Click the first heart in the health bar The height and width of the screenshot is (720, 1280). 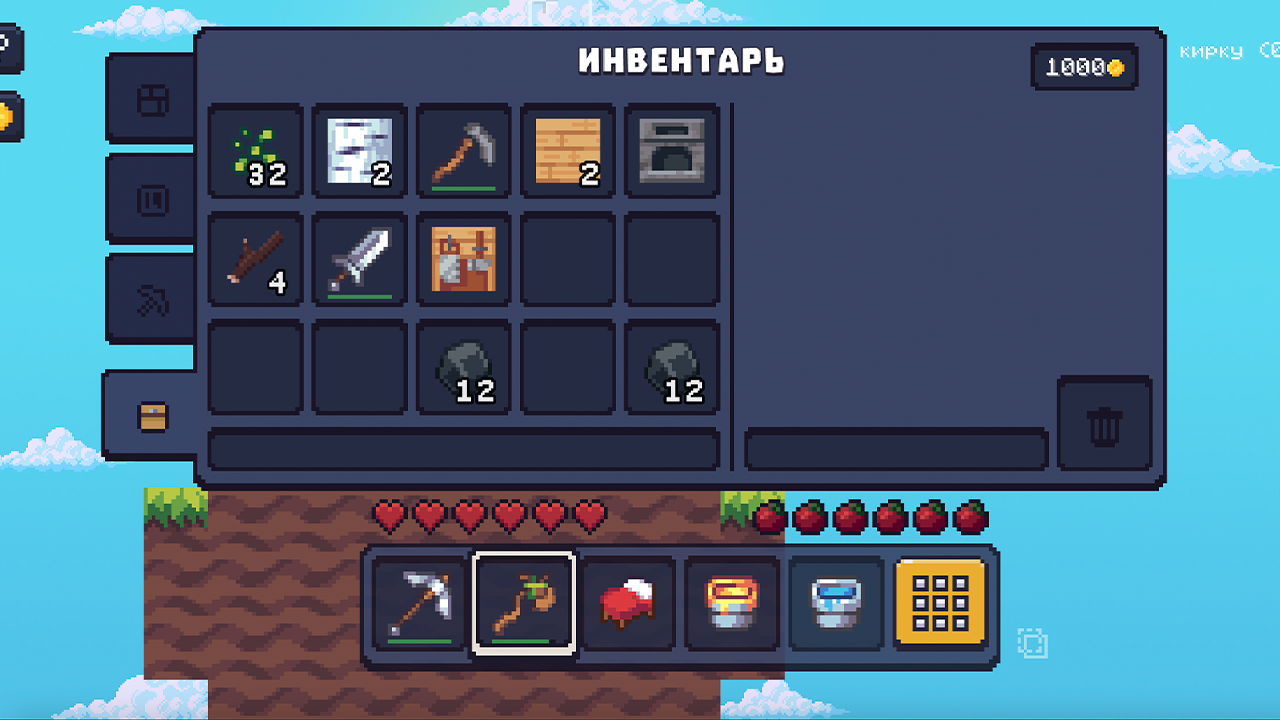[388, 515]
